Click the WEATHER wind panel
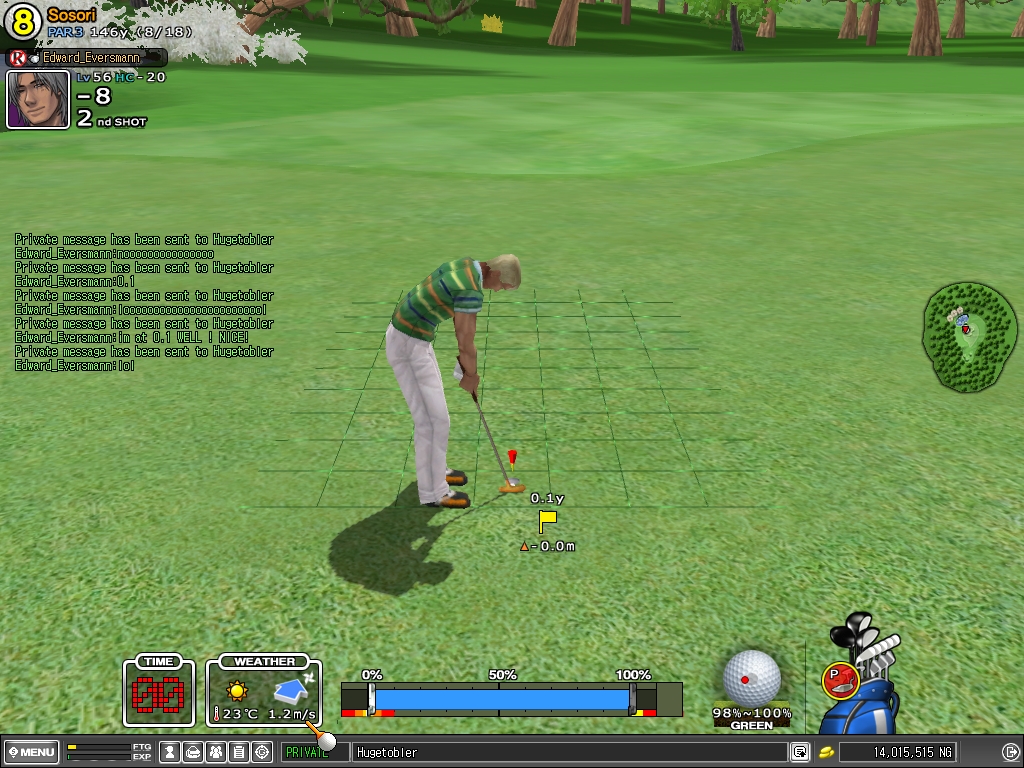Viewport: 1024px width, 768px height. [x=264, y=691]
